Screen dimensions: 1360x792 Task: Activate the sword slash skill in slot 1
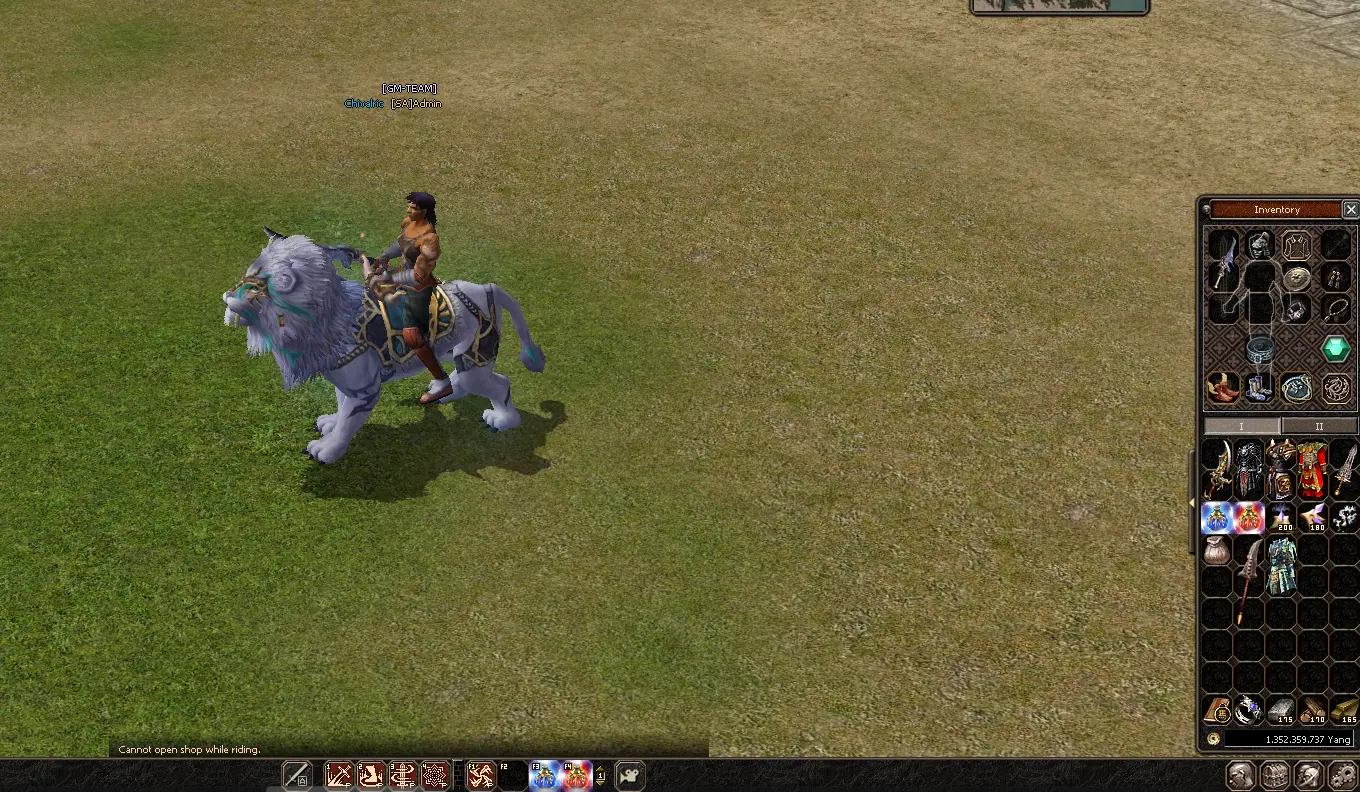pyautogui.click(x=340, y=775)
